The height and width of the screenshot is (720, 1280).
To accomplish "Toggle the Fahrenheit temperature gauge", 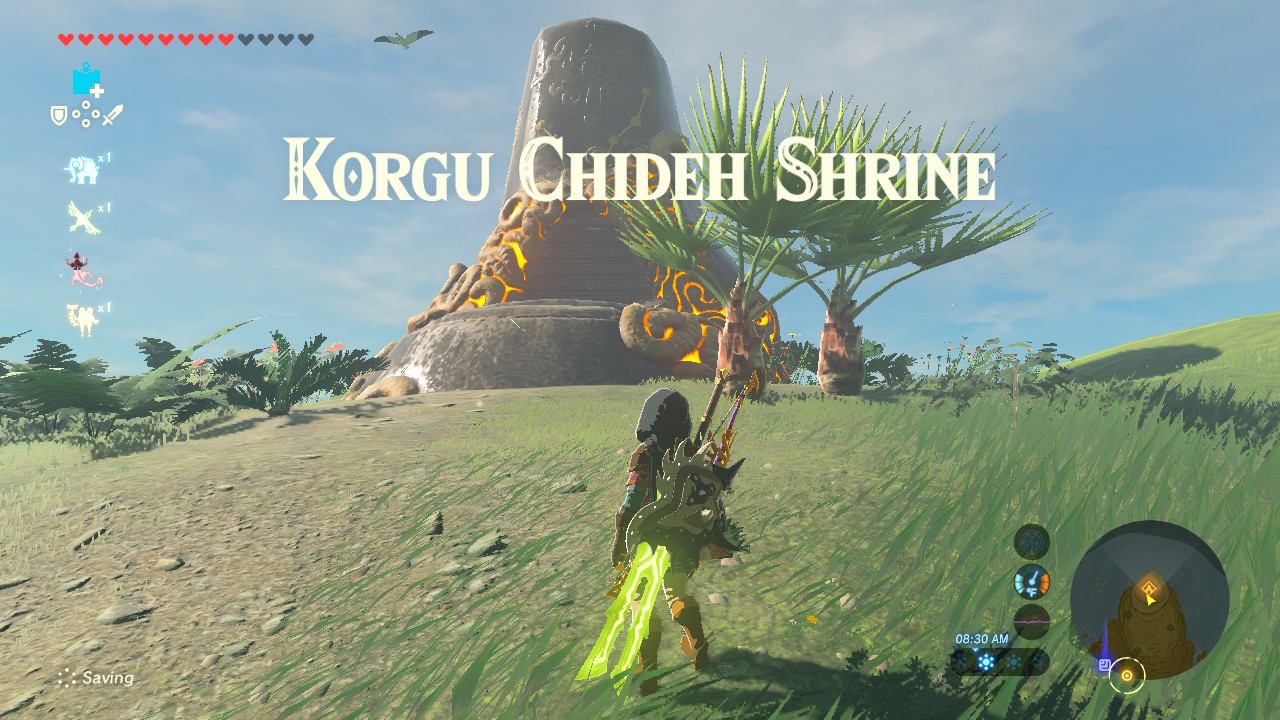I will (x=1033, y=581).
